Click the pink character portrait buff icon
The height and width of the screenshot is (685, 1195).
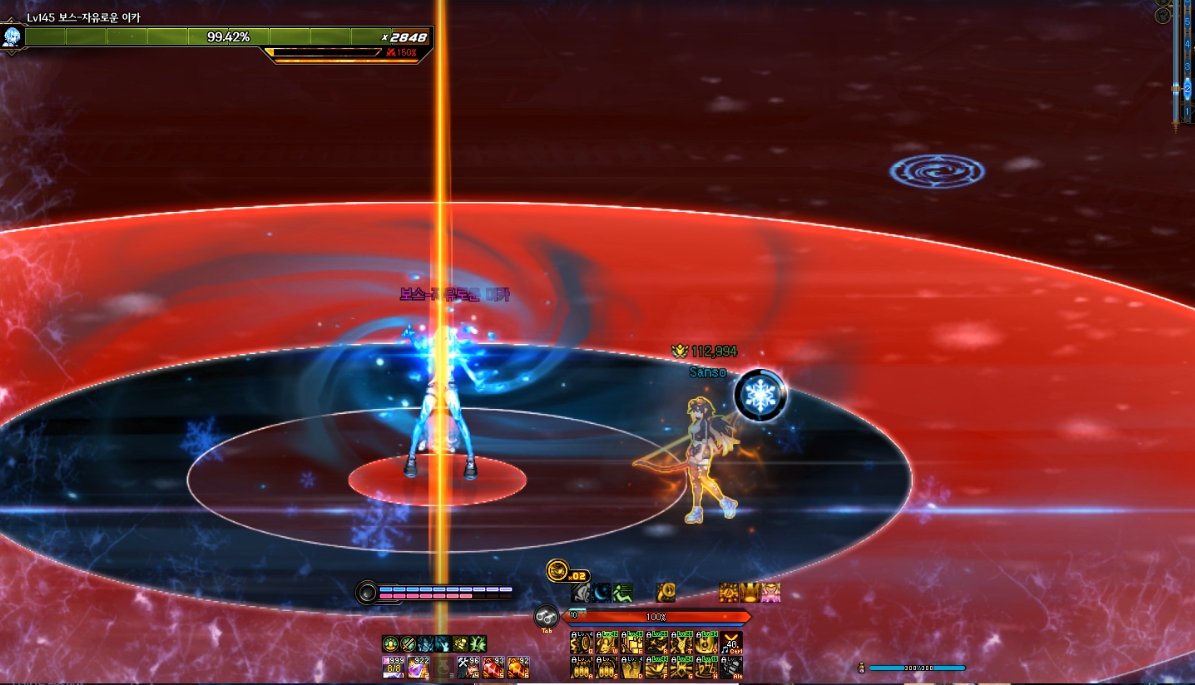(x=770, y=593)
